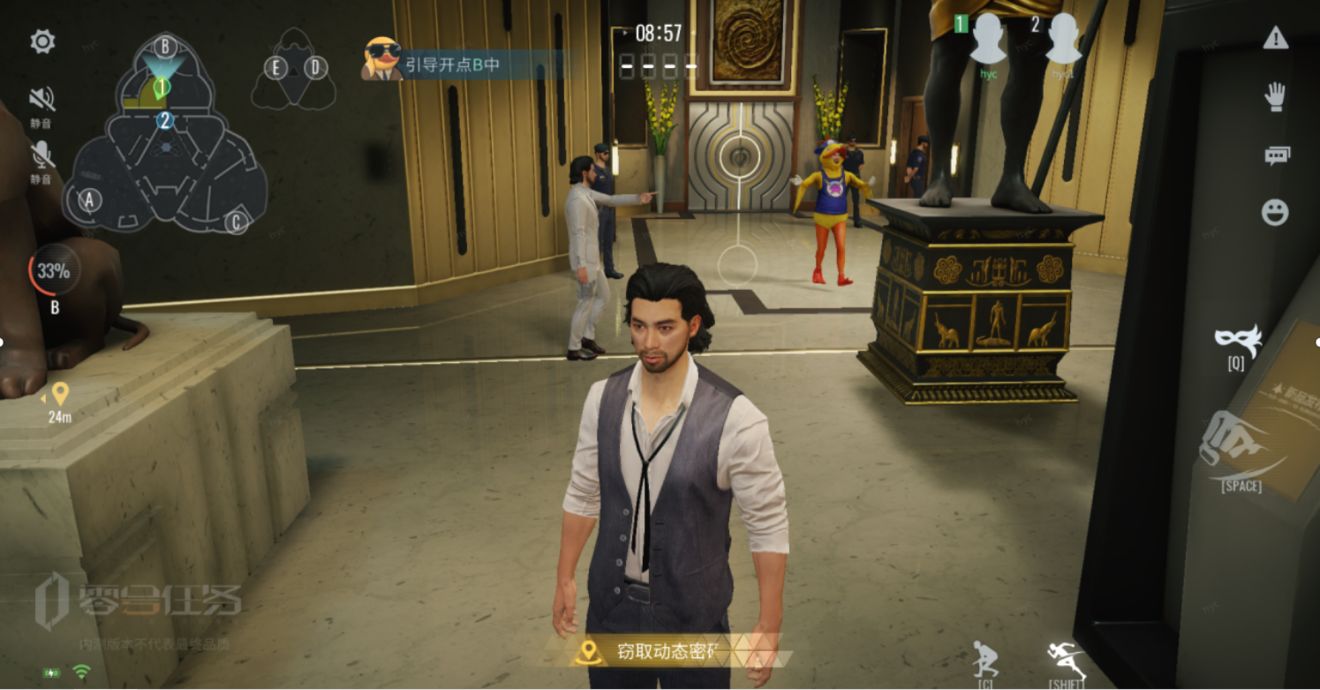Activate the sprint running icon
Viewport: 1320px width, 690px height.
(x=1066, y=658)
